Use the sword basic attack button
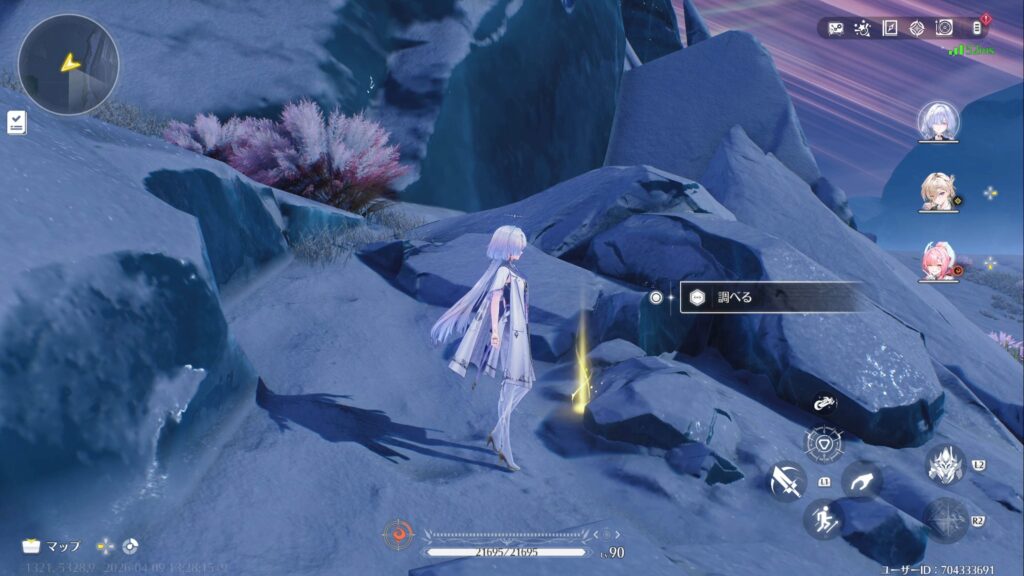 click(787, 481)
